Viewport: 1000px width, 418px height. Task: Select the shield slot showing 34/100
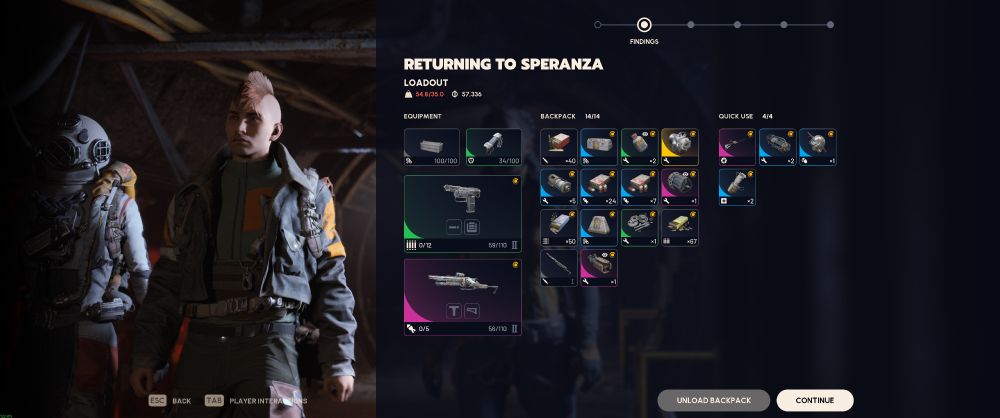(x=493, y=147)
